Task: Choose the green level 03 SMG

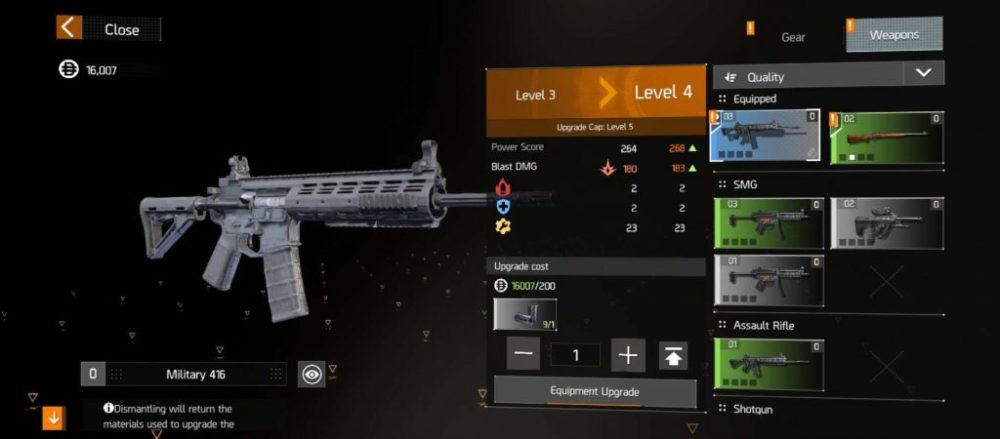Action: click(769, 223)
